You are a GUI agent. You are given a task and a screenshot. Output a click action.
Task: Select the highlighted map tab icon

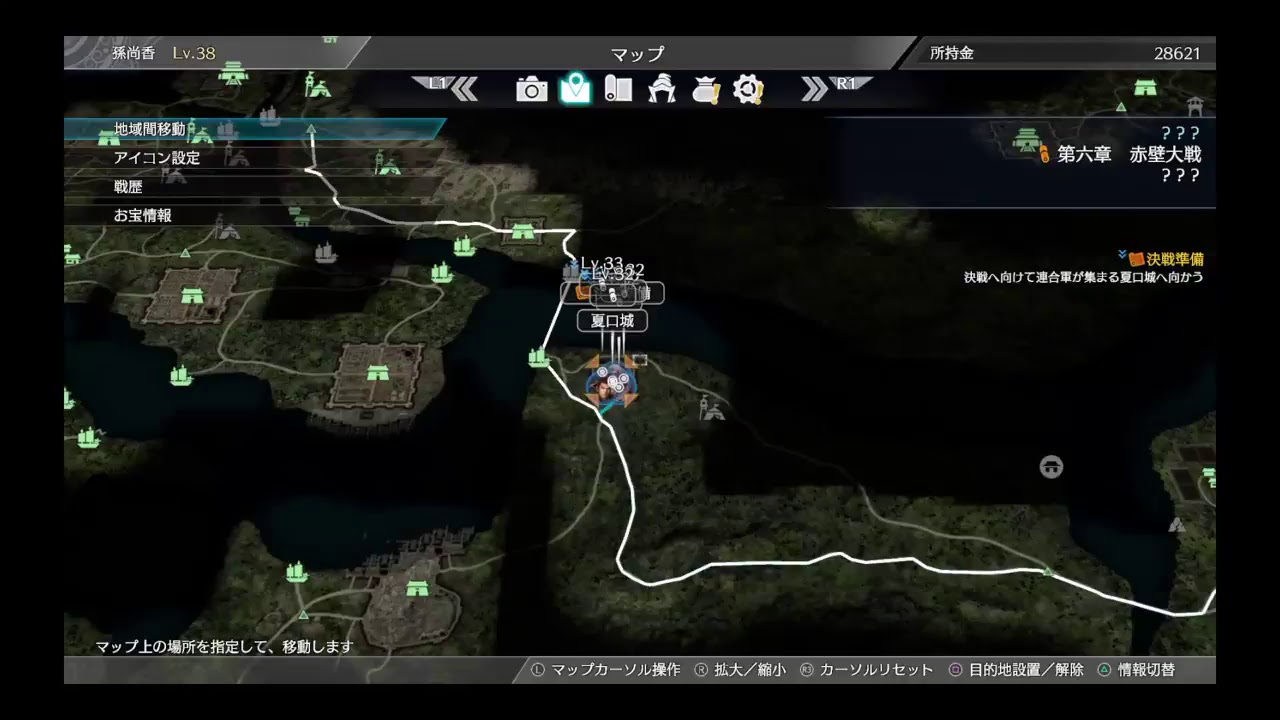[573, 88]
